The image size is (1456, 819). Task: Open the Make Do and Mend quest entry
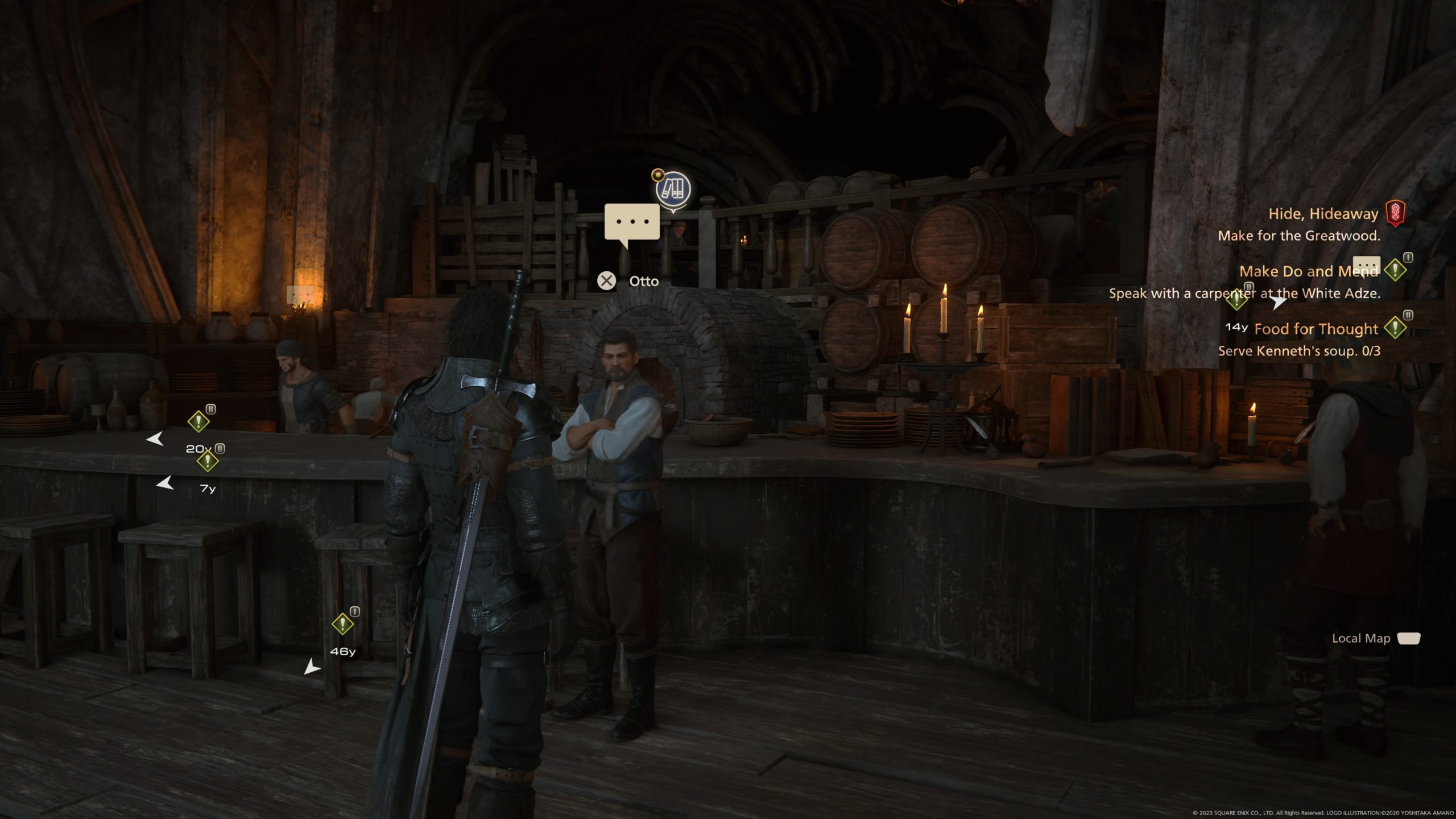point(1308,271)
